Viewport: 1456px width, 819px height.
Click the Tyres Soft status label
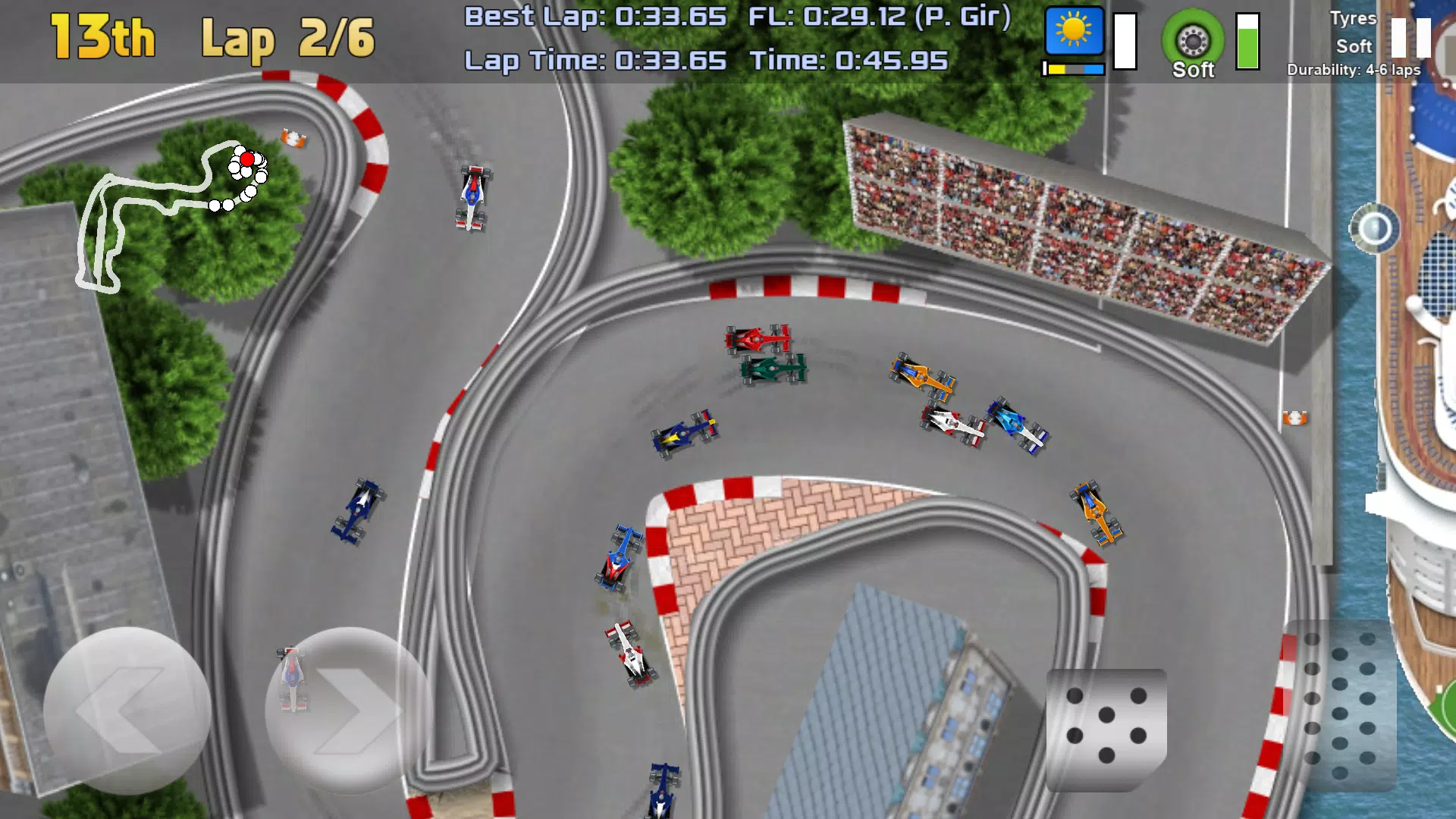(x=1353, y=34)
